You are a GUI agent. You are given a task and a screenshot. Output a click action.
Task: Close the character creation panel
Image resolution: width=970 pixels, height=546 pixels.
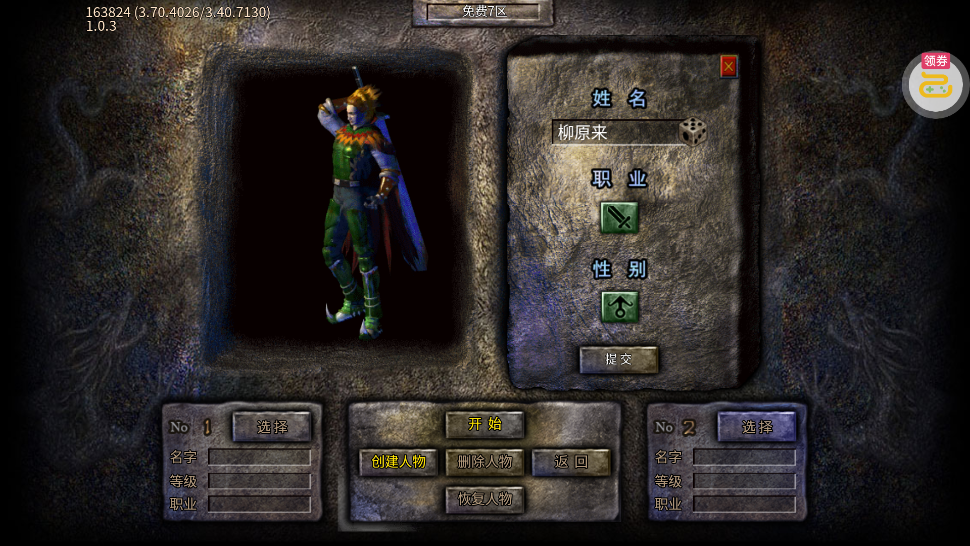pos(729,66)
